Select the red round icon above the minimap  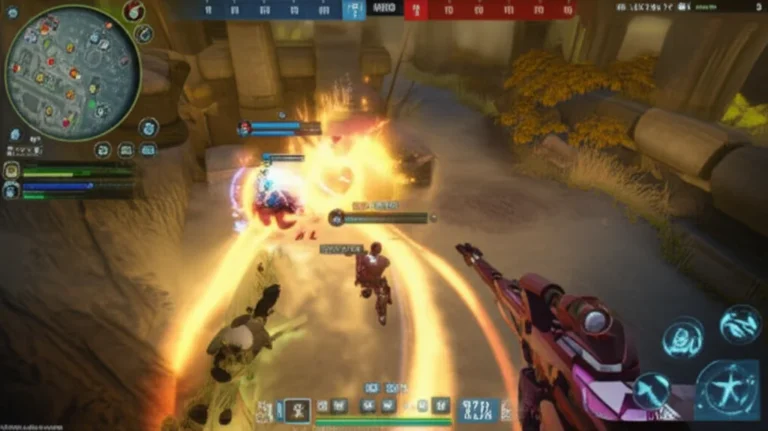[x=134, y=11]
